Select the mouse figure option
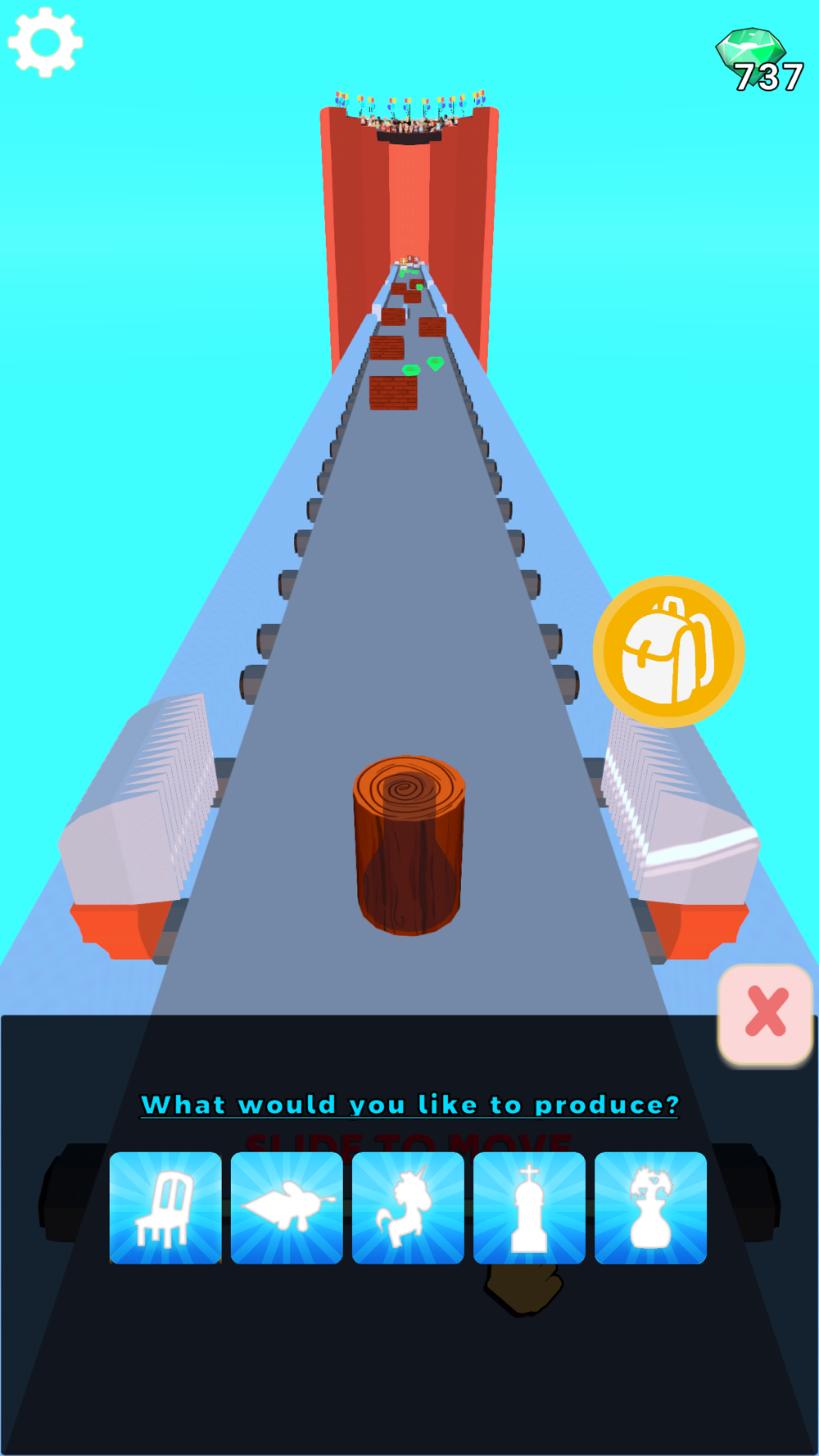The width and height of the screenshot is (819, 1456). 287,1208
